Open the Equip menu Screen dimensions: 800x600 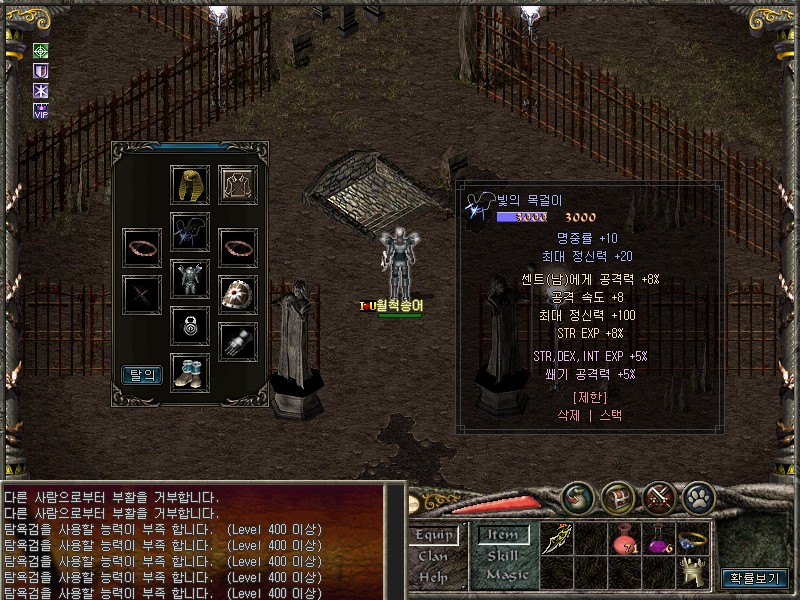434,535
